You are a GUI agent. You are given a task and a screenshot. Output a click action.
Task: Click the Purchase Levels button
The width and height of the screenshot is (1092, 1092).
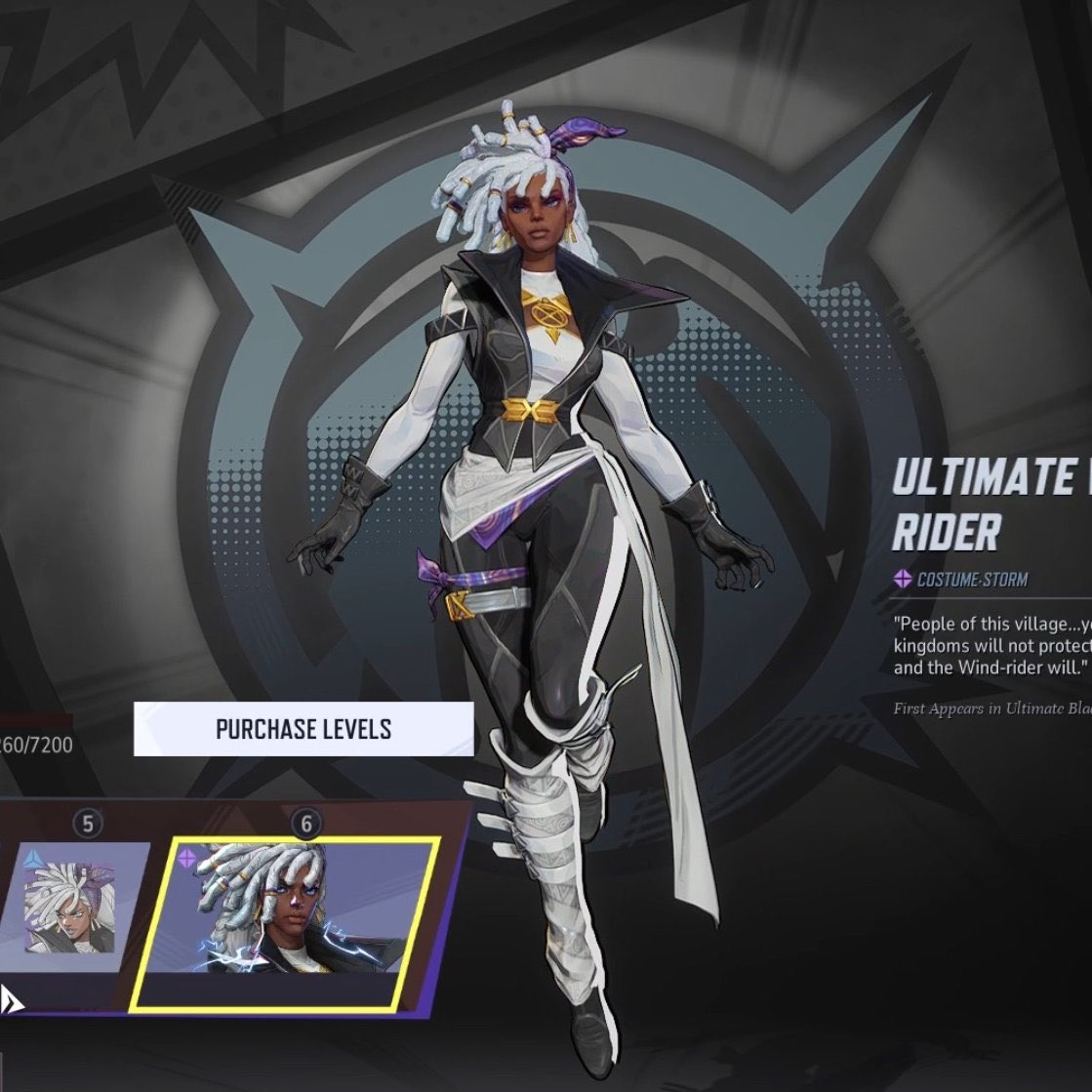click(x=303, y=729)
